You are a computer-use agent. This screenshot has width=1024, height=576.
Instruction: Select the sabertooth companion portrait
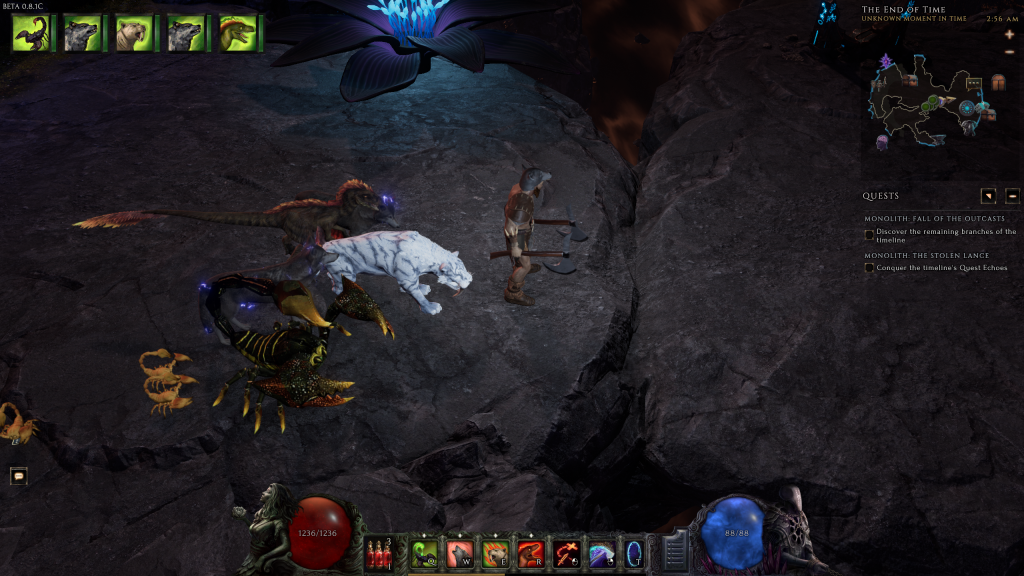click(134, 33)
